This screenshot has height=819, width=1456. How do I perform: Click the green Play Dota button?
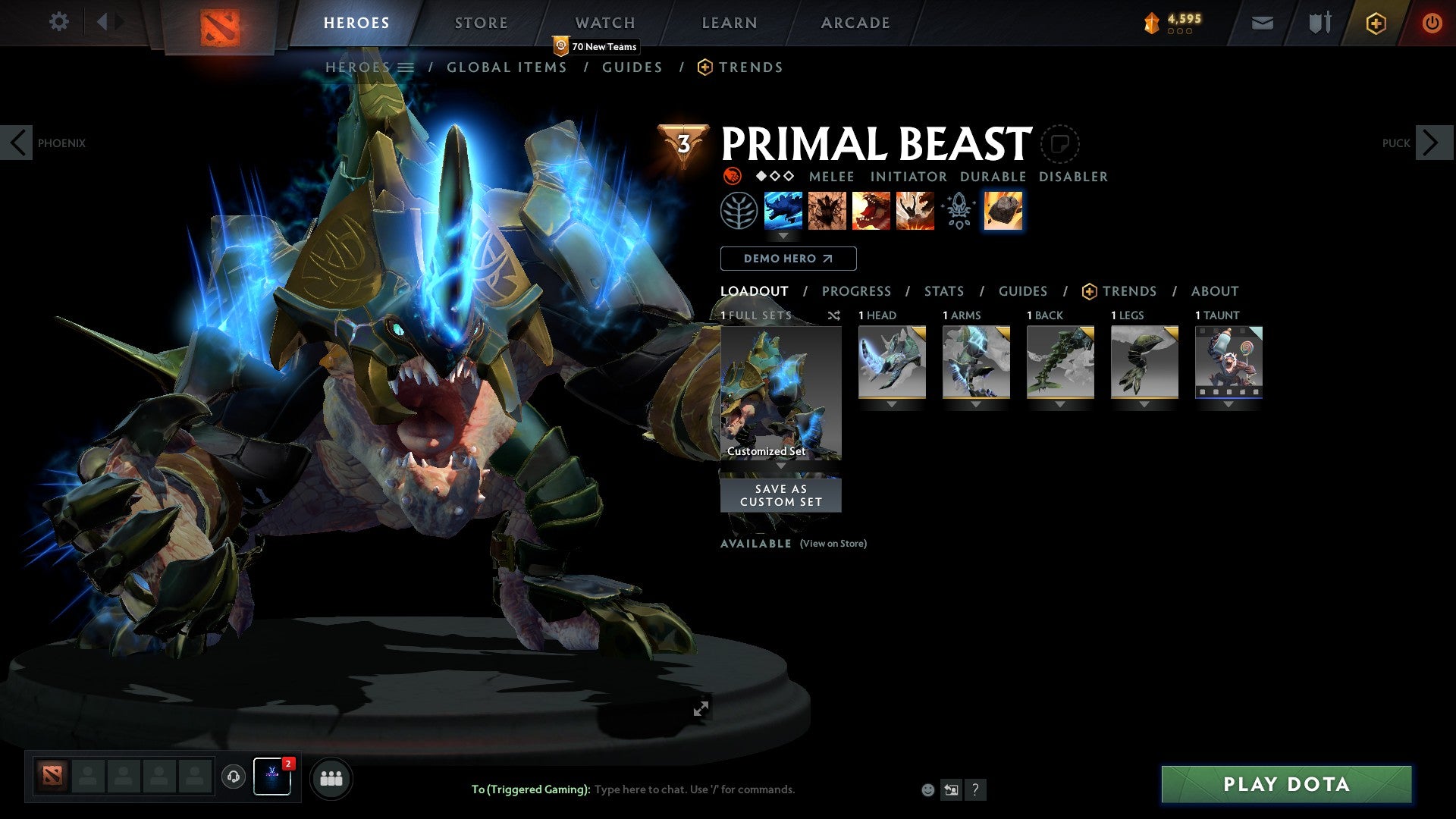tap(1286, 784)
